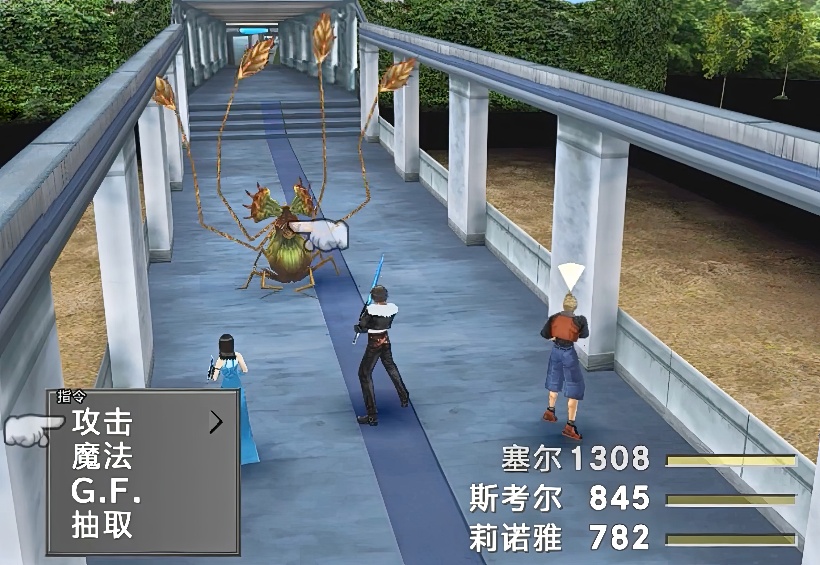Pick the 抽取 (Draw) command

102,525
